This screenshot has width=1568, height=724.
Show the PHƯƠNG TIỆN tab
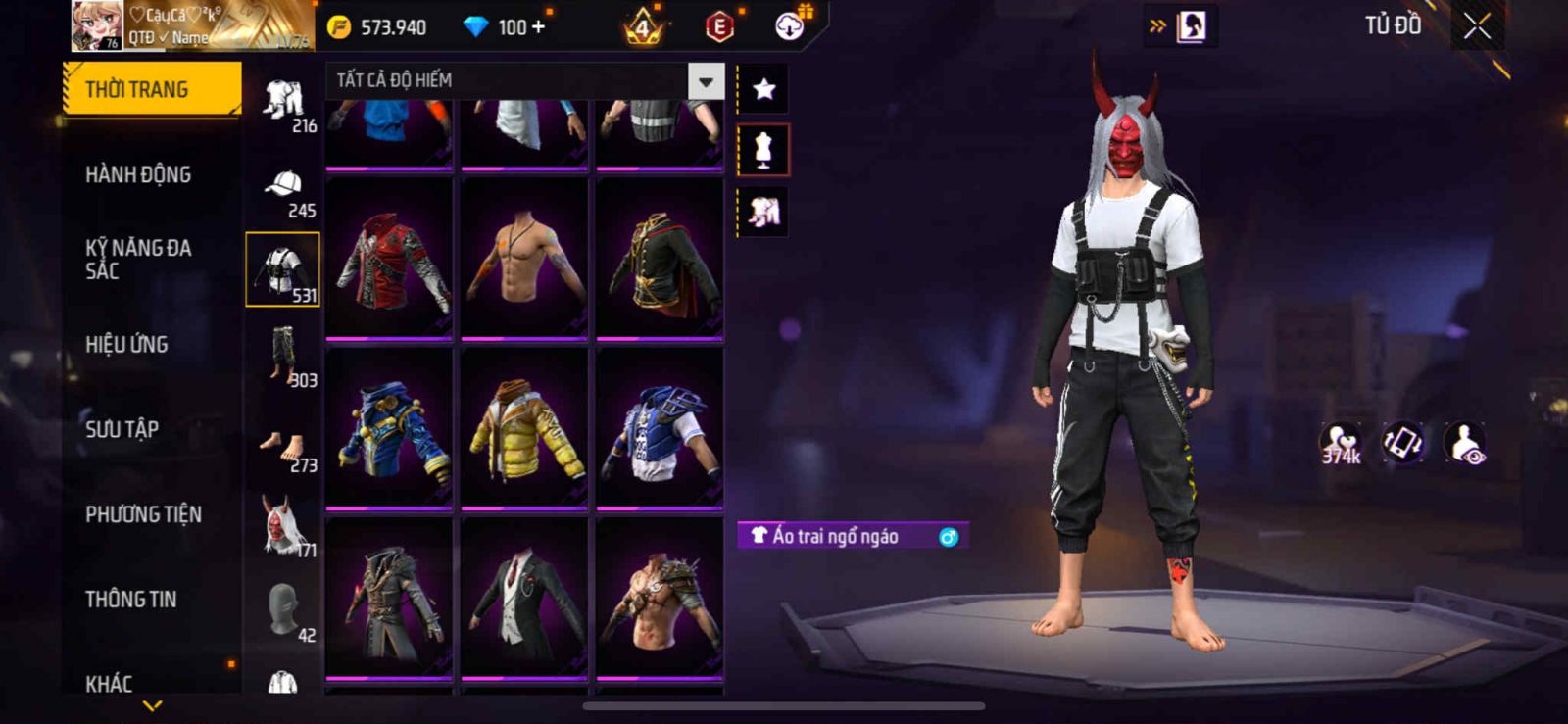click(143, 514)
